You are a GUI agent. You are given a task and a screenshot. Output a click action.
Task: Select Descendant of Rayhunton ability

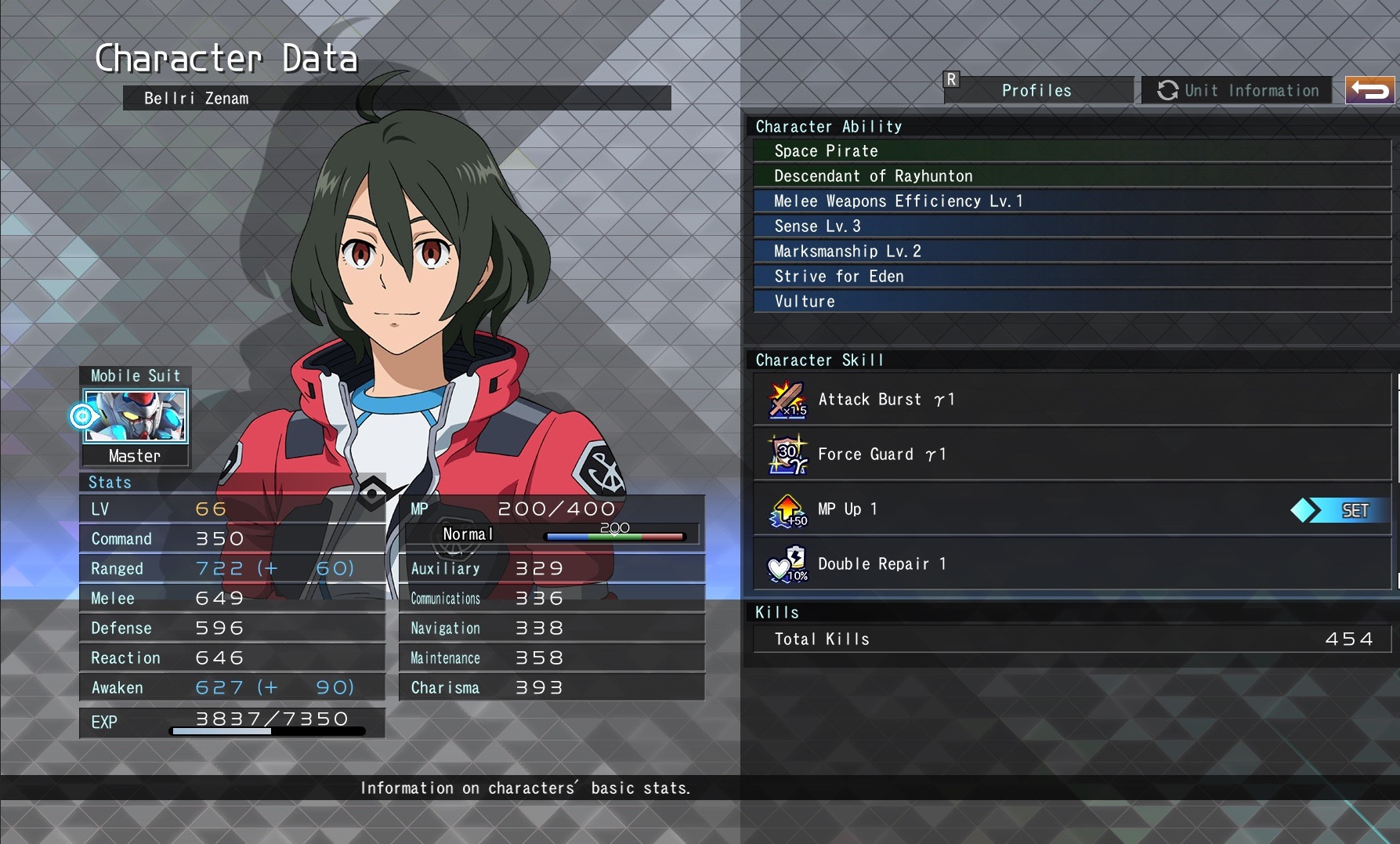1072,176
